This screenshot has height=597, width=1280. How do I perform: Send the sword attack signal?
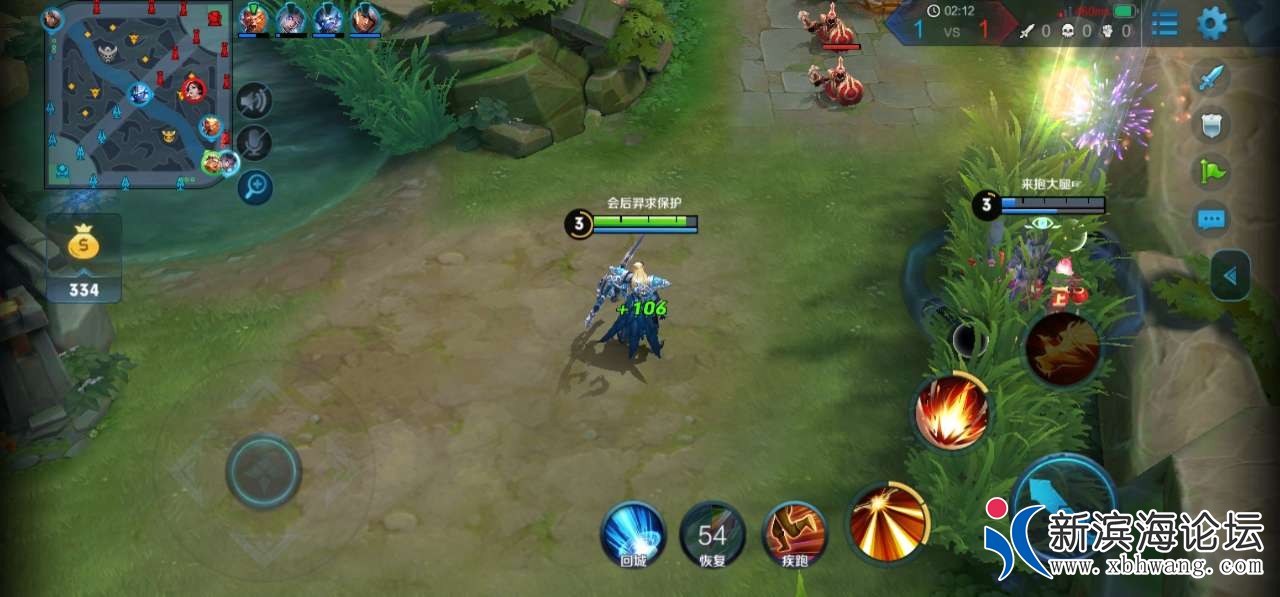(1211, 78)
